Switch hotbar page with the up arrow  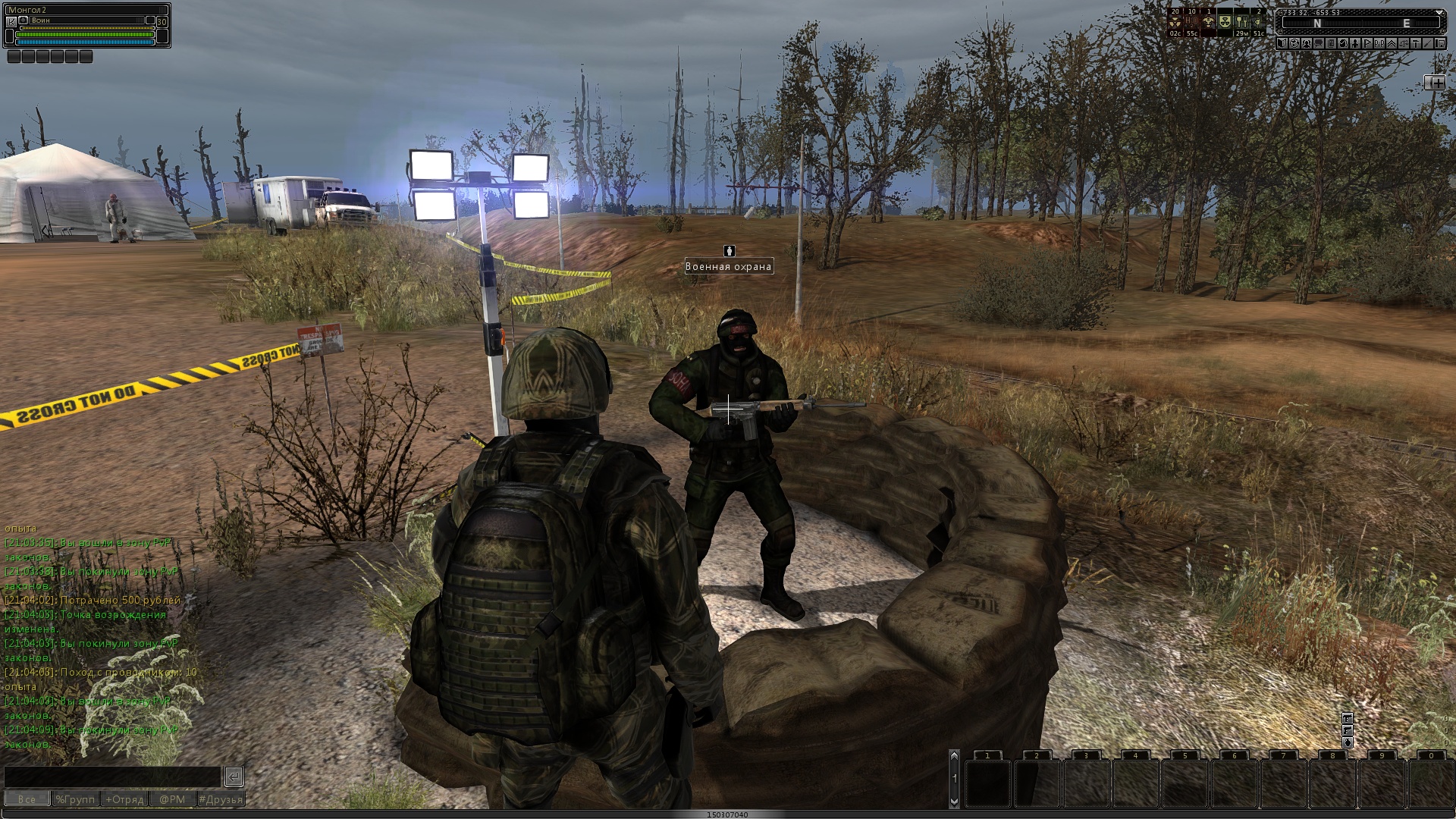(x=954, y=755)
